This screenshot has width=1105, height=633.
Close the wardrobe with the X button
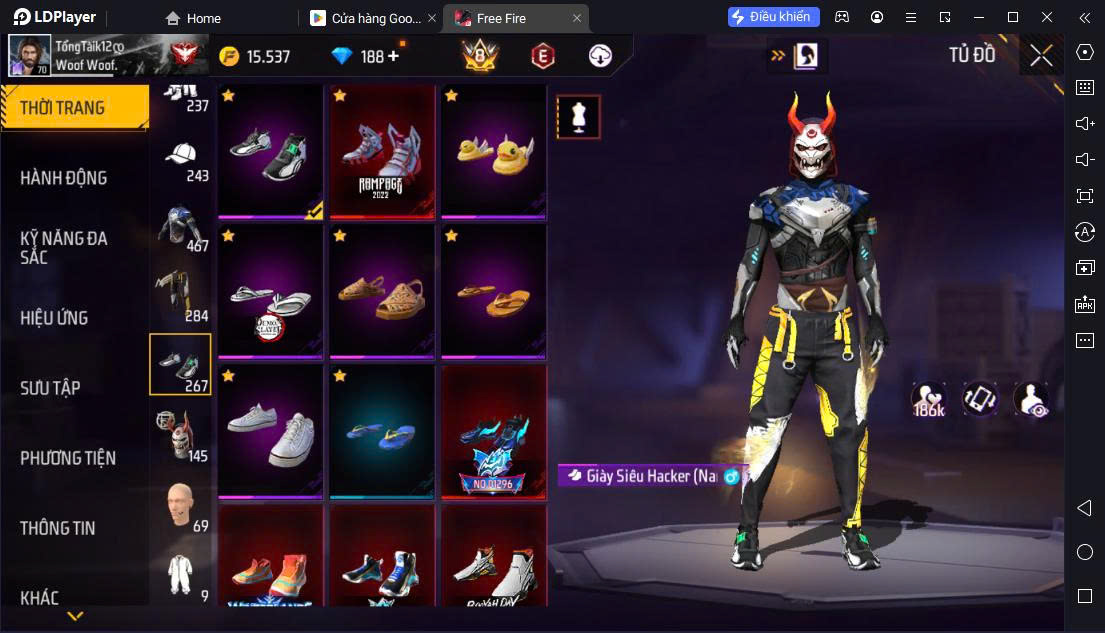(1041, 56)
